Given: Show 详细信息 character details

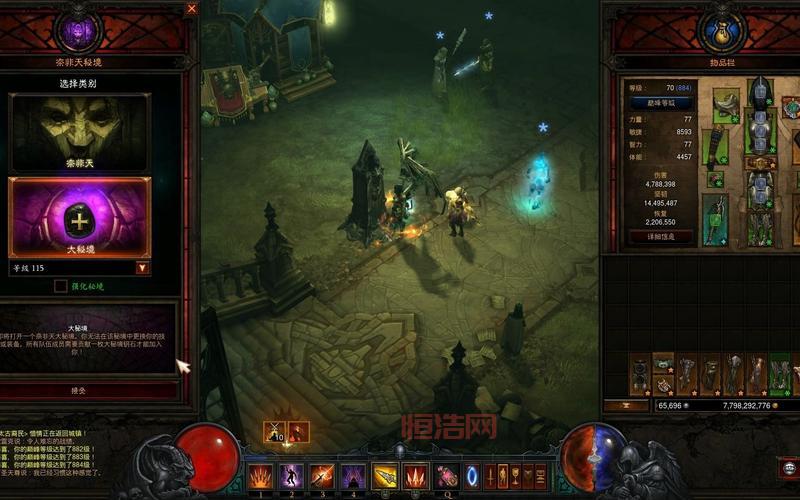Looking at the screenshot, I should (x=659, y=237).
